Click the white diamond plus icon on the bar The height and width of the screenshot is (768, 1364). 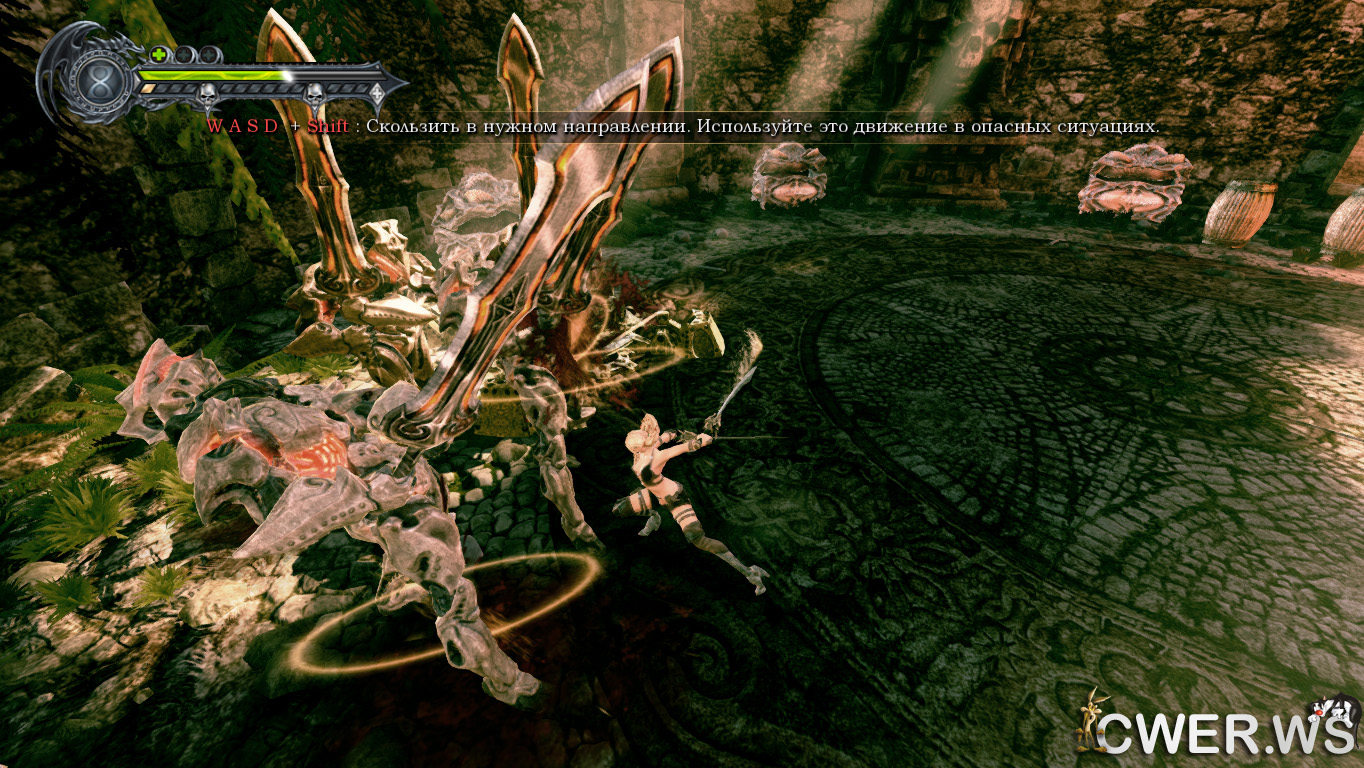coord(377,93)
